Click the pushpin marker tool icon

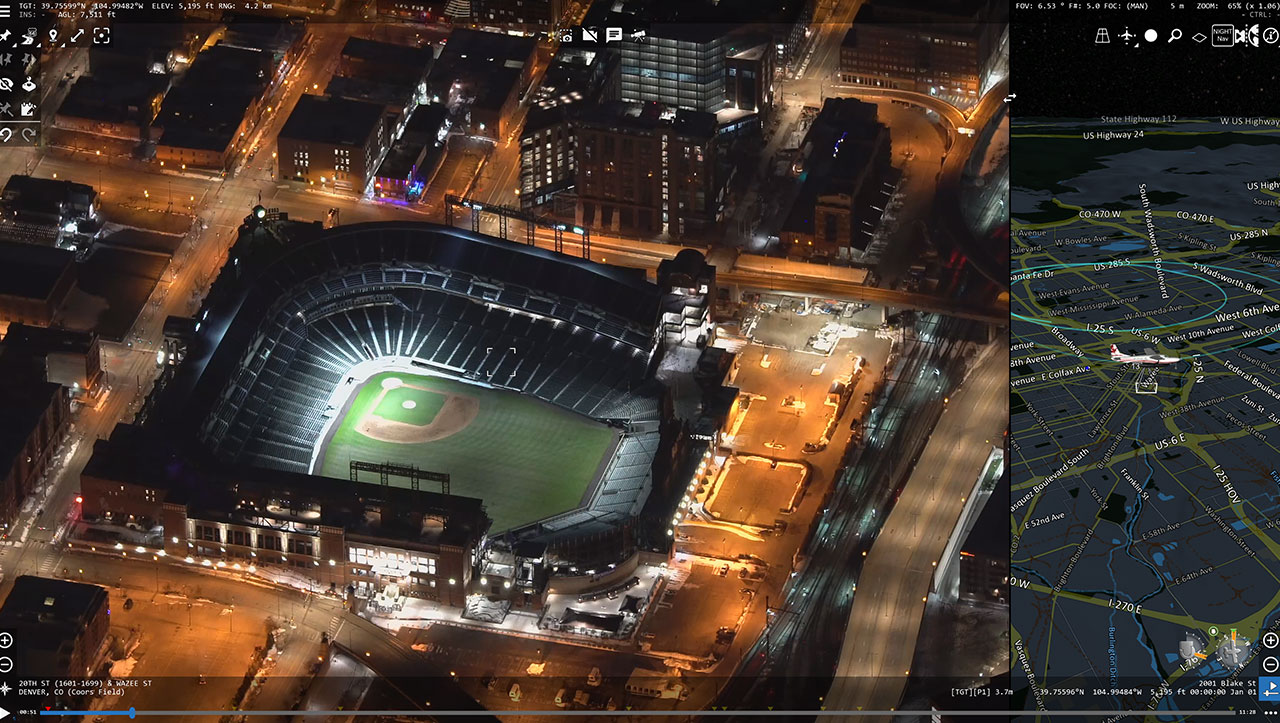[6, 36]
